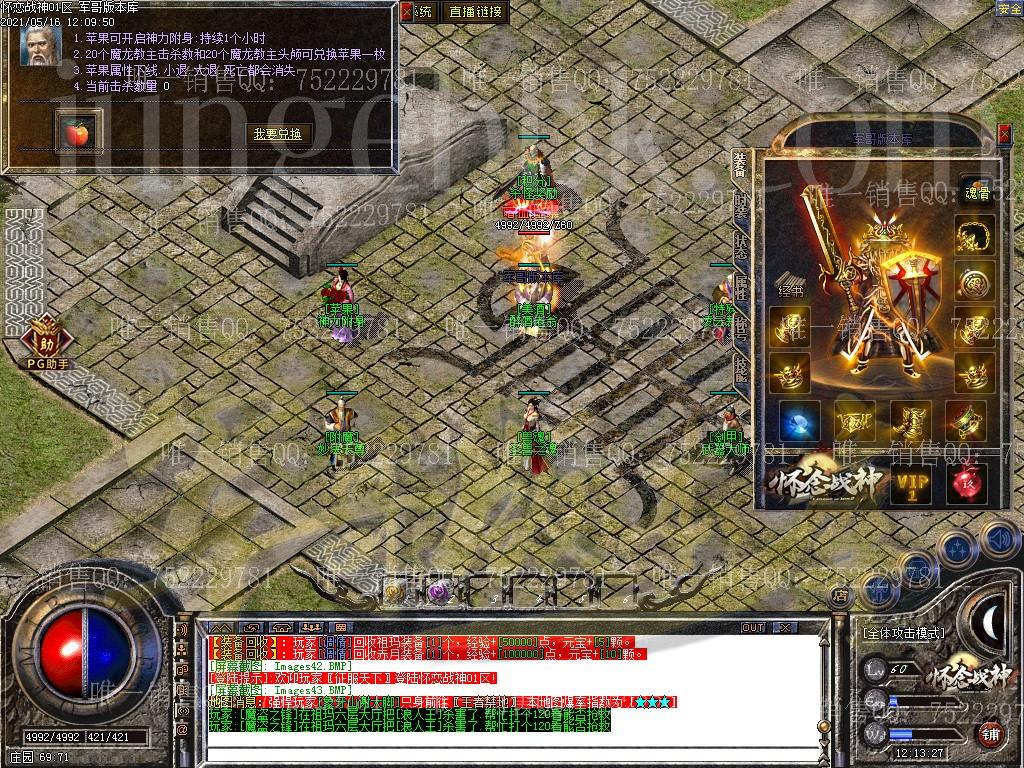Open the 直播链接 live stream link
The image size is (1024, 768).
[x=476, y=12]
